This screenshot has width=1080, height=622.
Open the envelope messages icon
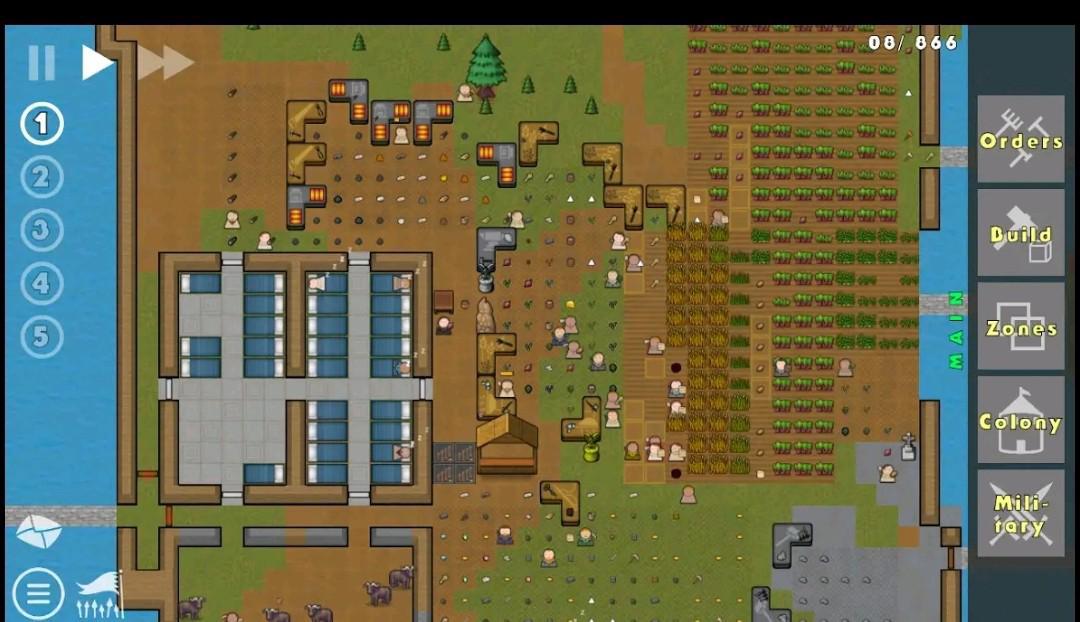tap(38, 532)
